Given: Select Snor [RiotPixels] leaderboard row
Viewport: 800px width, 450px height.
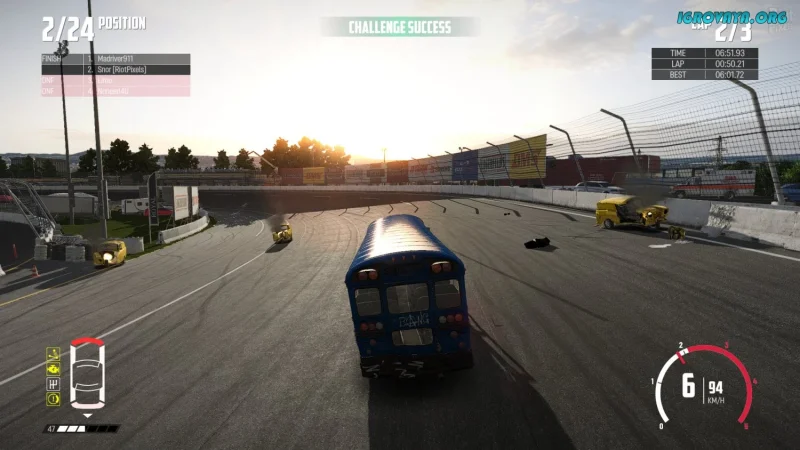Looking at the screenshot, I should point(115,70).
